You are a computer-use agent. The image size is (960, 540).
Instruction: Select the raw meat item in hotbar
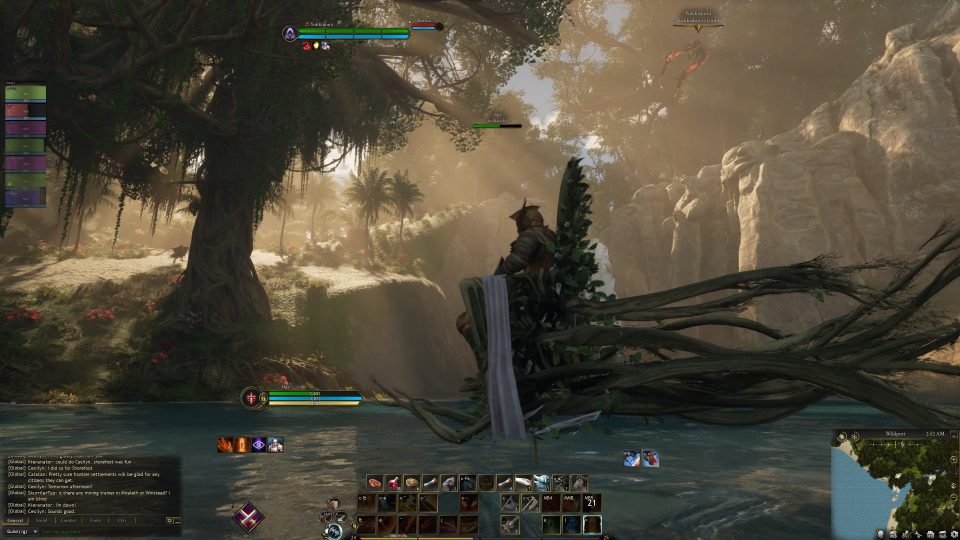pos(374,483)
